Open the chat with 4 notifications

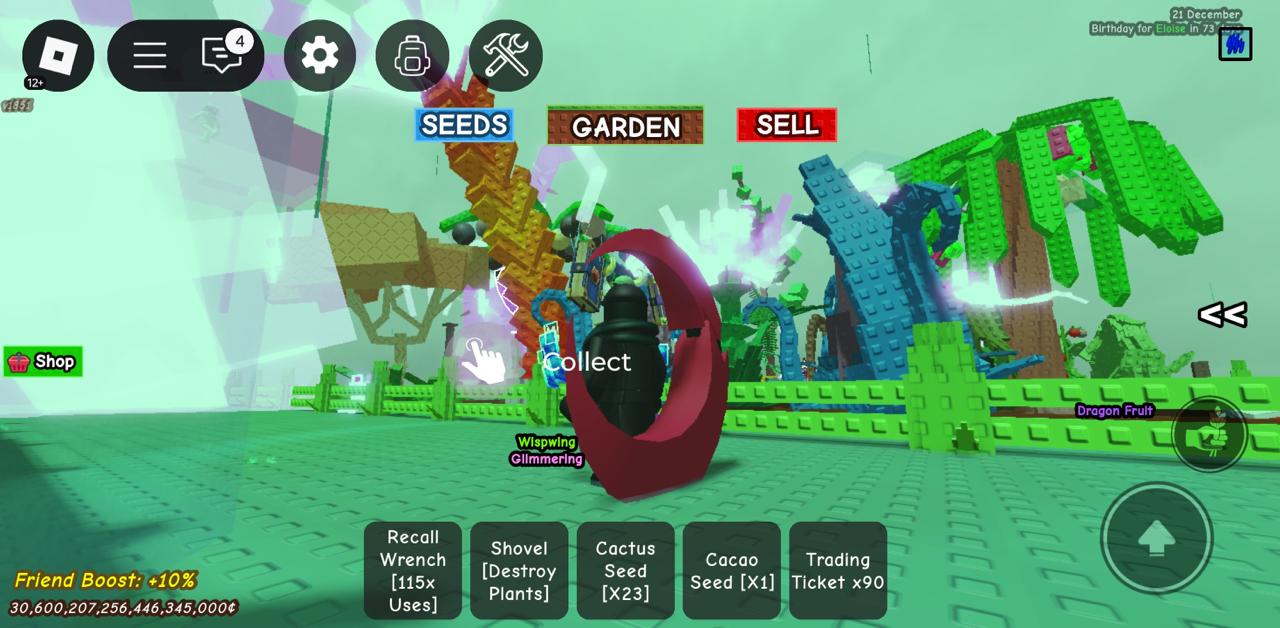(x=222, y=55)
